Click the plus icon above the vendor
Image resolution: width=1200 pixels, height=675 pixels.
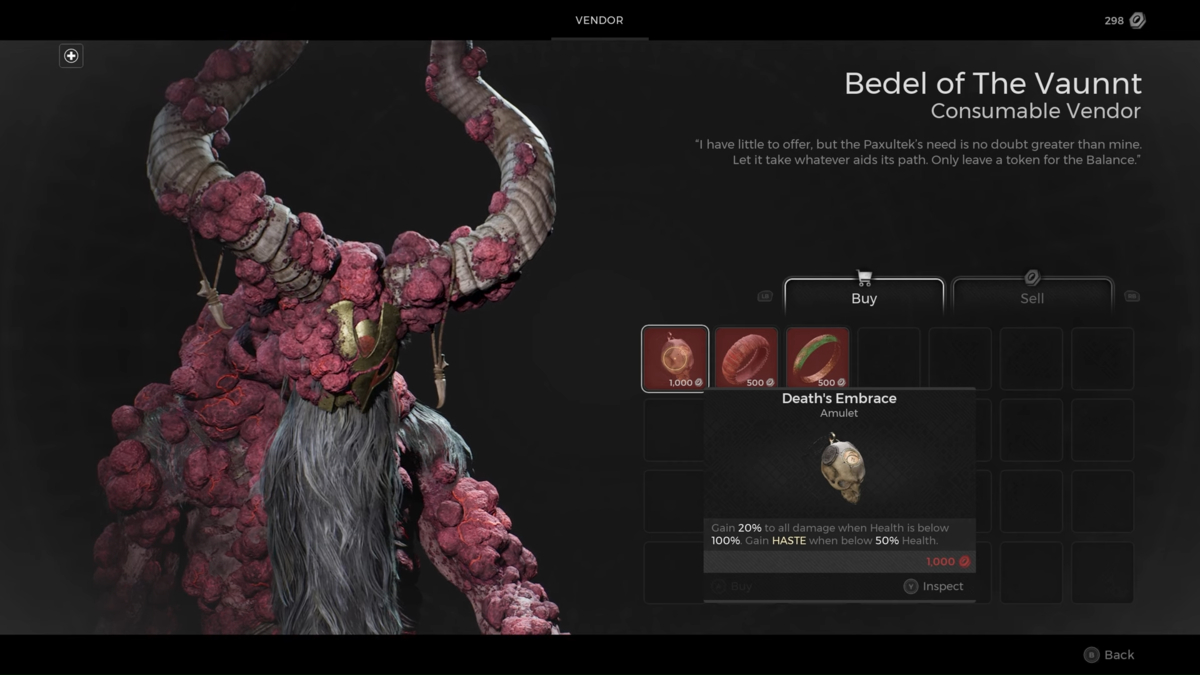click(71, 56)
